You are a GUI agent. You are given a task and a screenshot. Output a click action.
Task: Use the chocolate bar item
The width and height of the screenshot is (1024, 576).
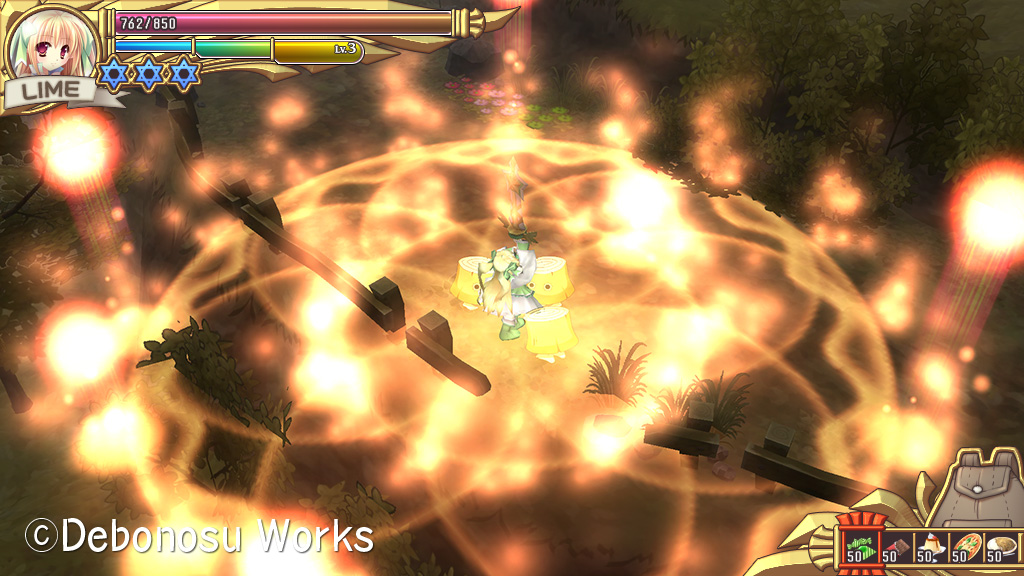pyautogui.click(x=895, y=546)
